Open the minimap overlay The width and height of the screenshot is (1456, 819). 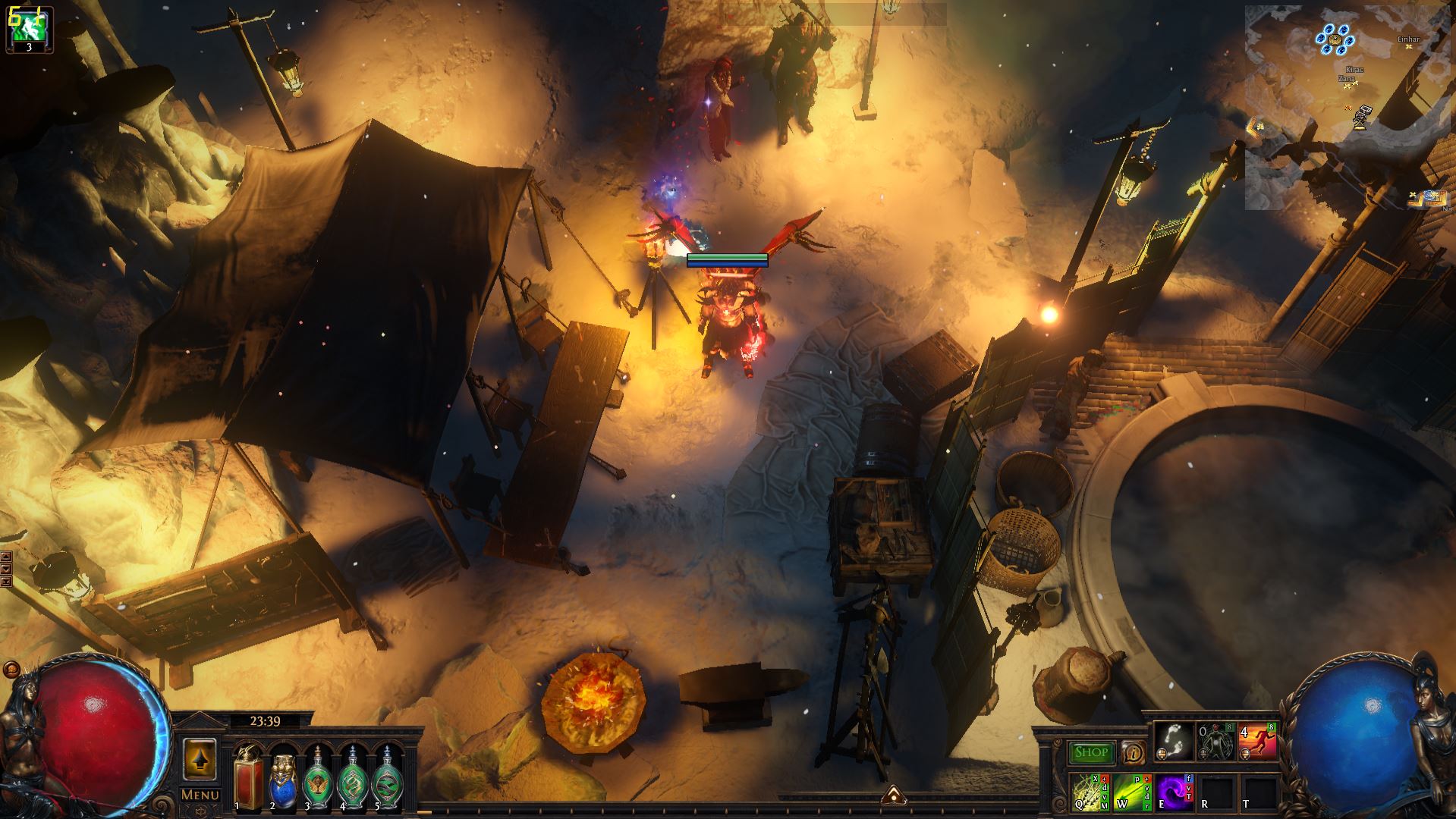(1349, 106)
